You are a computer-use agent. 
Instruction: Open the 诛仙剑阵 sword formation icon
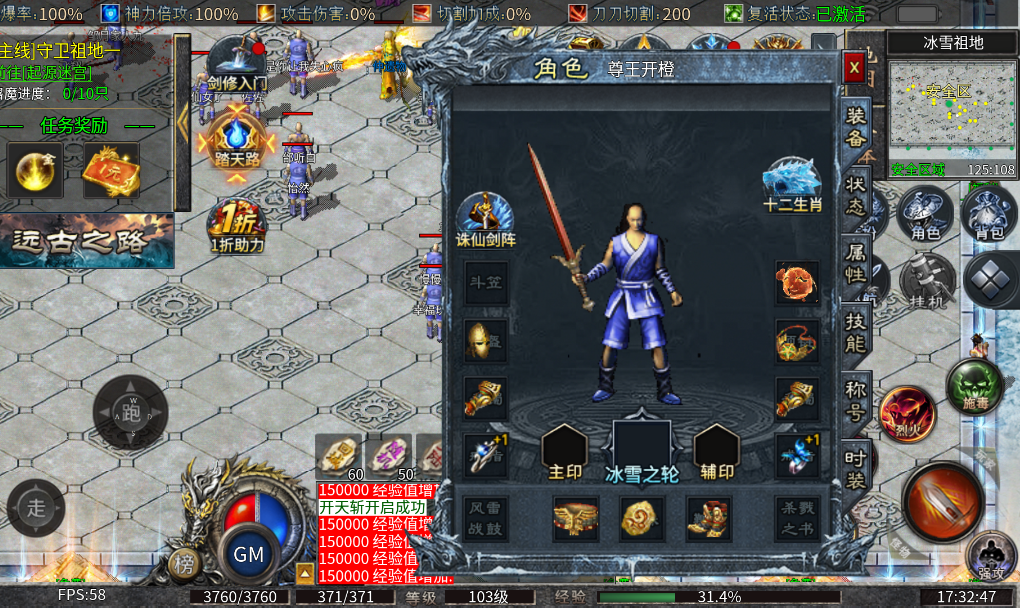(485, 216)
